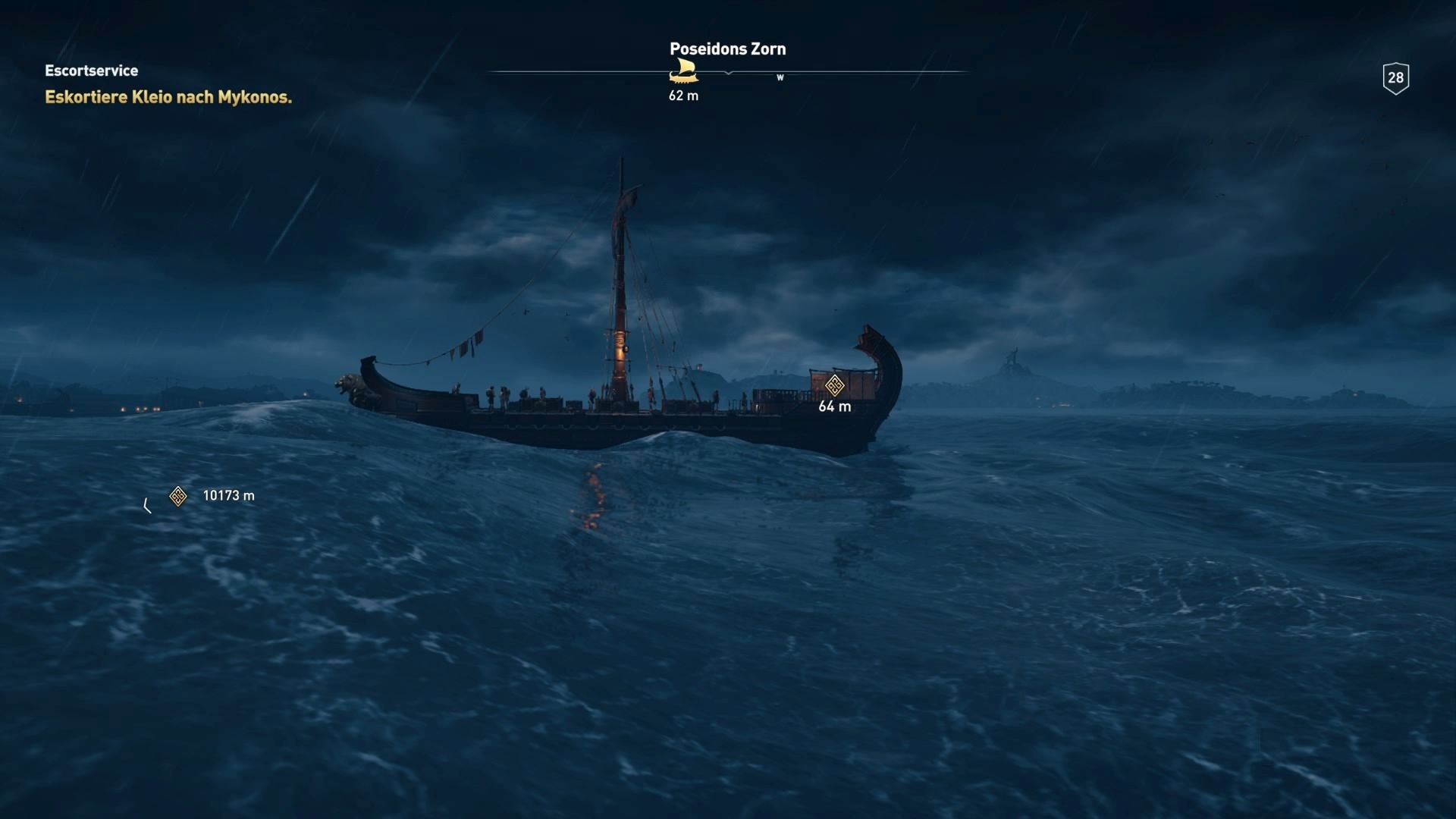Image resolution: width=1456 pixels, height=819 pixels.
Task: Toggle the Poseidons Zorn quest tracking
Action: click(727, 49)
